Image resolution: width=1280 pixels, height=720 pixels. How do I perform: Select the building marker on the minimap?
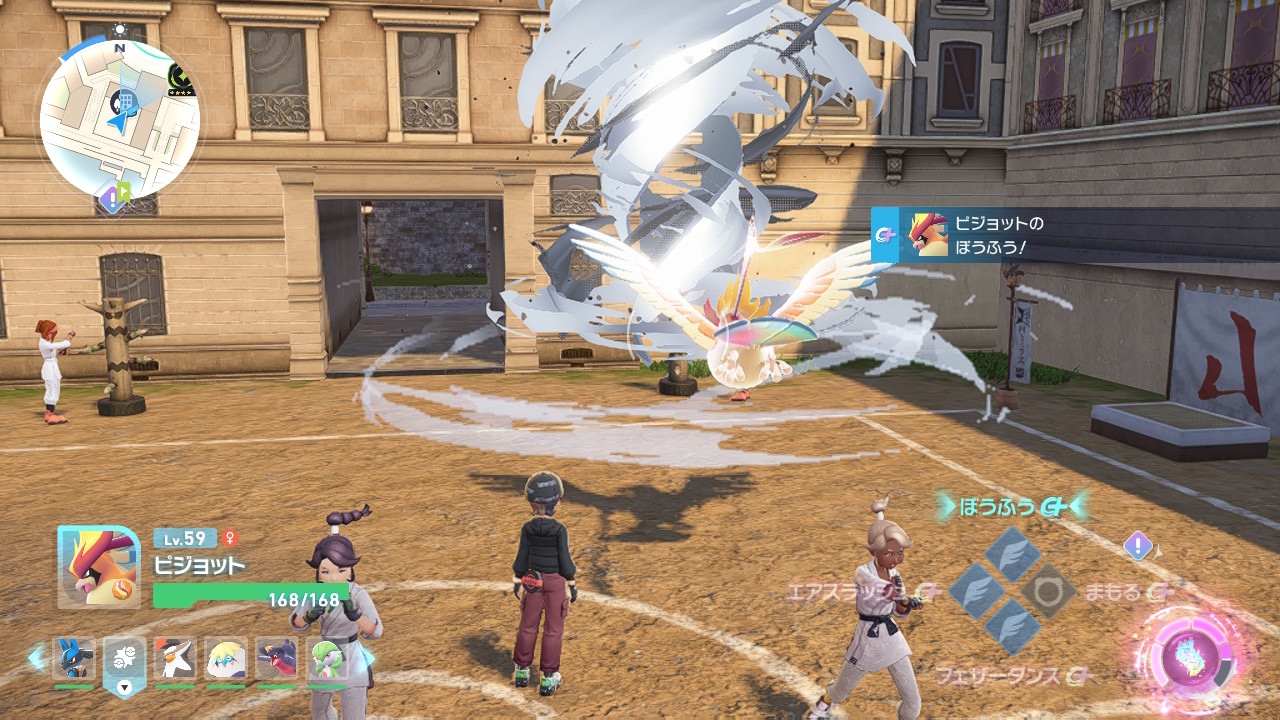click(127, 100)
